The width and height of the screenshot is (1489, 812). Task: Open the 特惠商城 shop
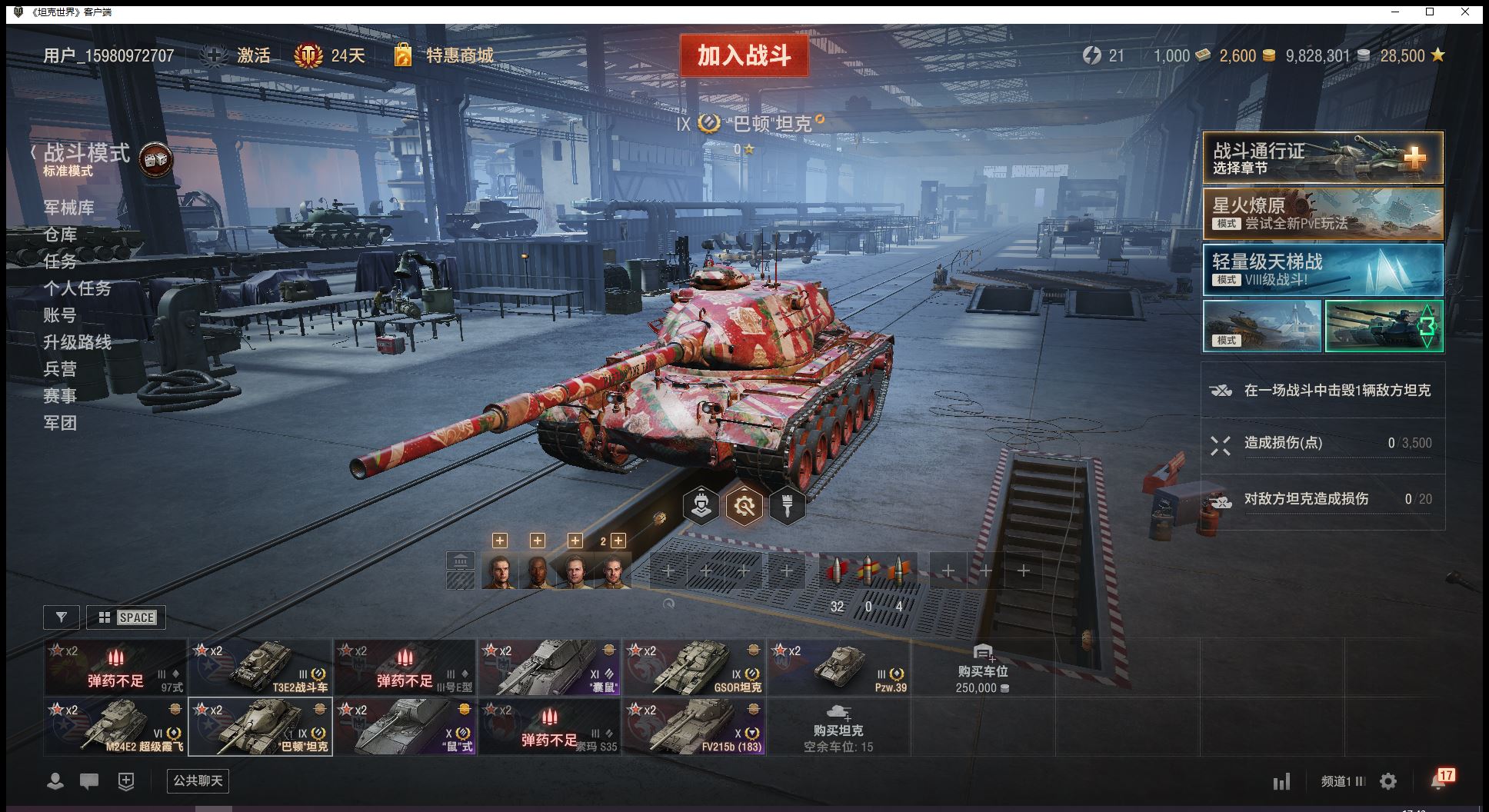coord(459,55)
